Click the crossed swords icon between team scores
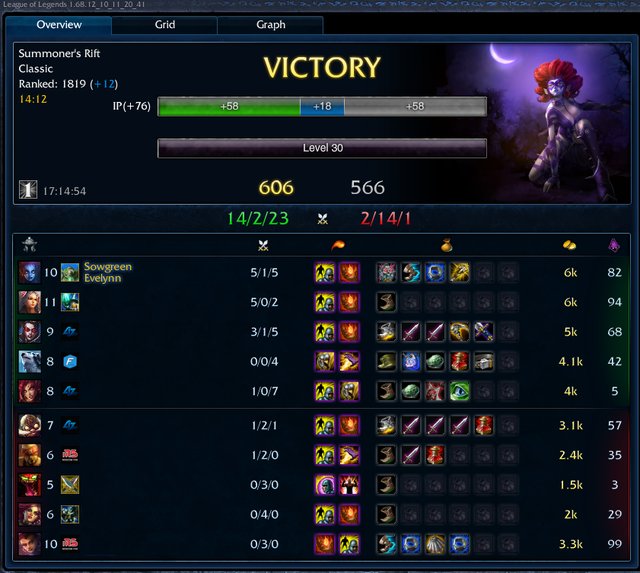Viewport: 640px width, 573px height. (x=322, y=218)
